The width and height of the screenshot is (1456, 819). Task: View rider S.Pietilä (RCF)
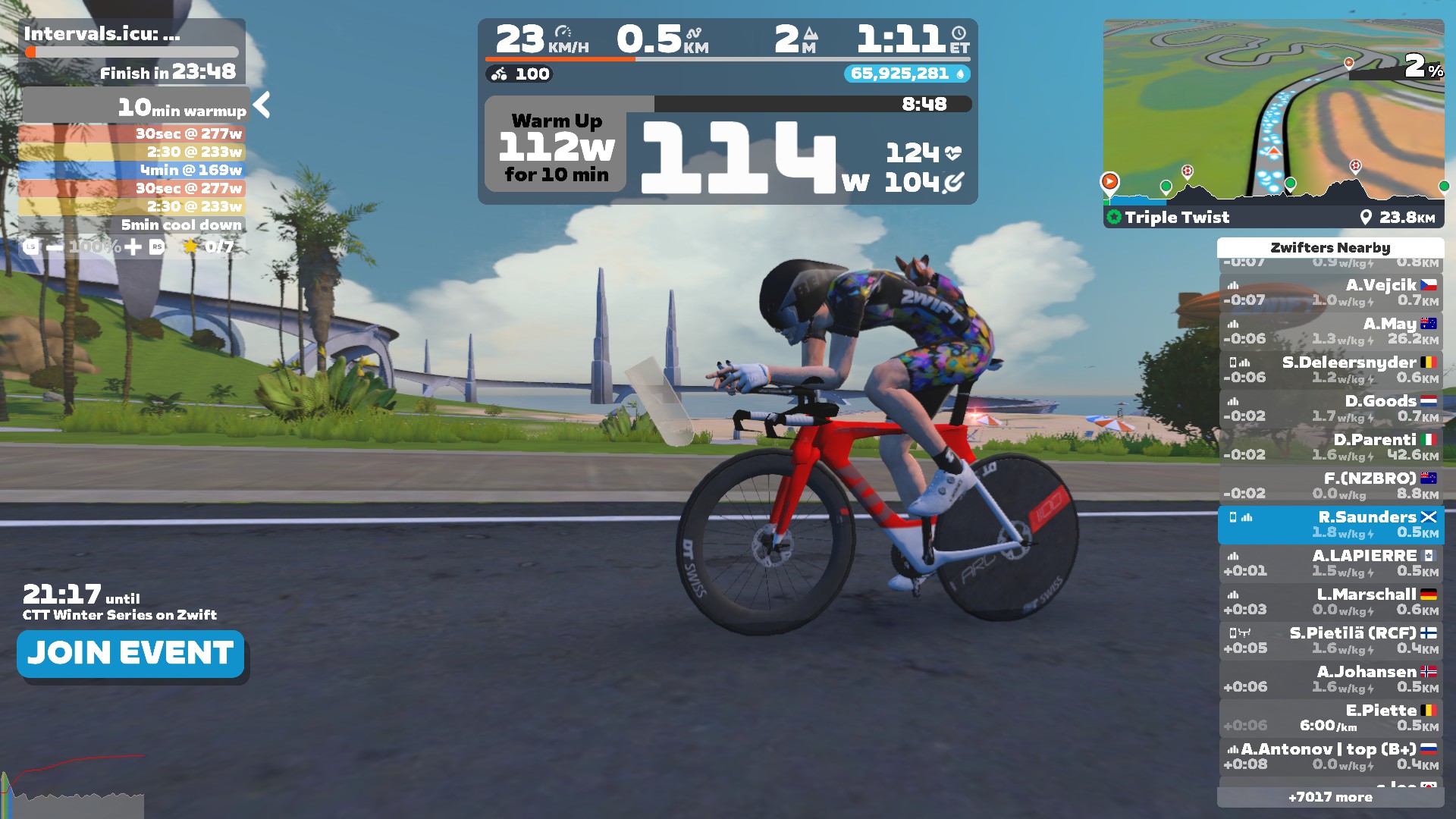click(1331, 641)
